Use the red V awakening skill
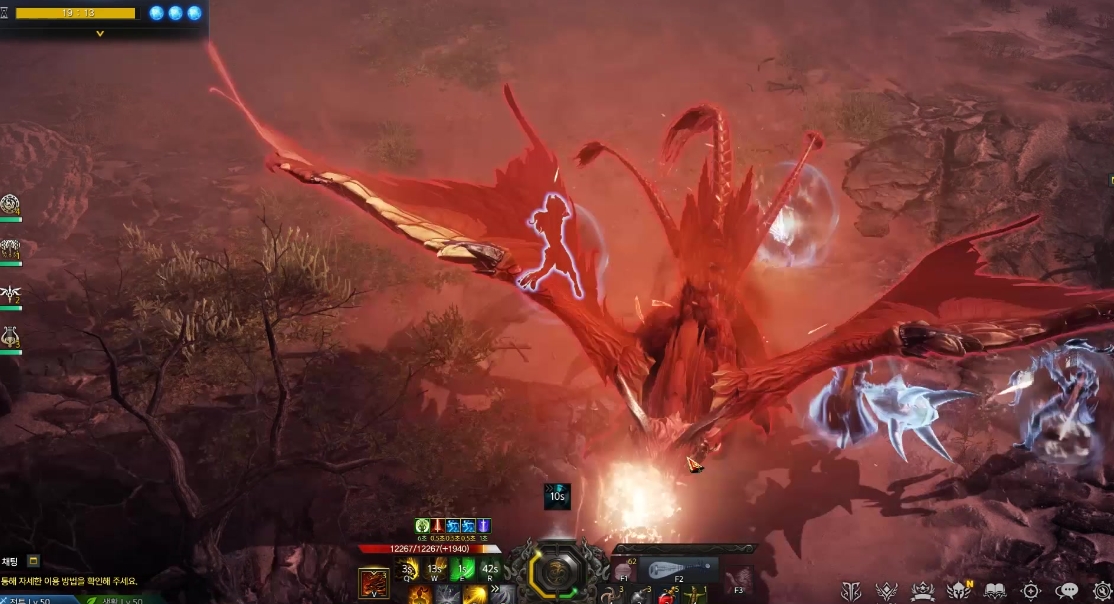Viewport: 1114px width, 604px height. (374, 583)
